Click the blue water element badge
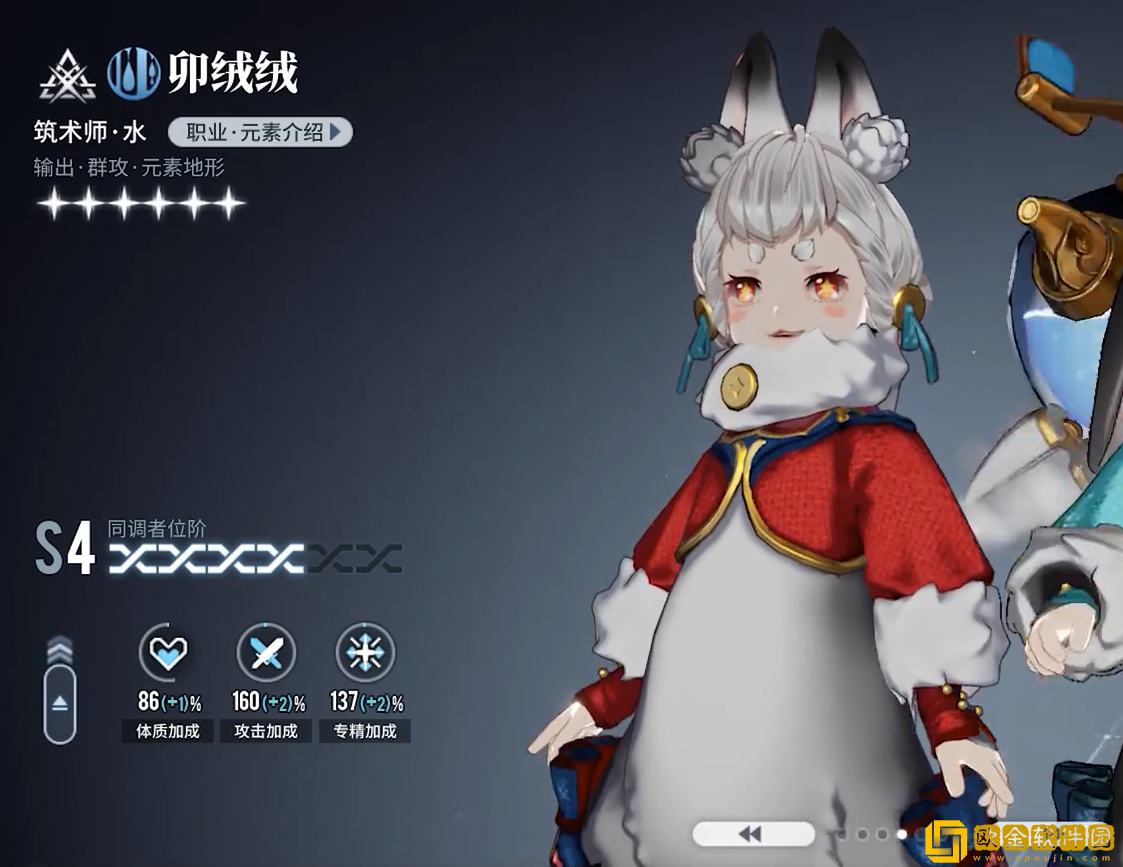This screenshot has width=1123, height=867. pyautogui.click(x=134, y=74)
